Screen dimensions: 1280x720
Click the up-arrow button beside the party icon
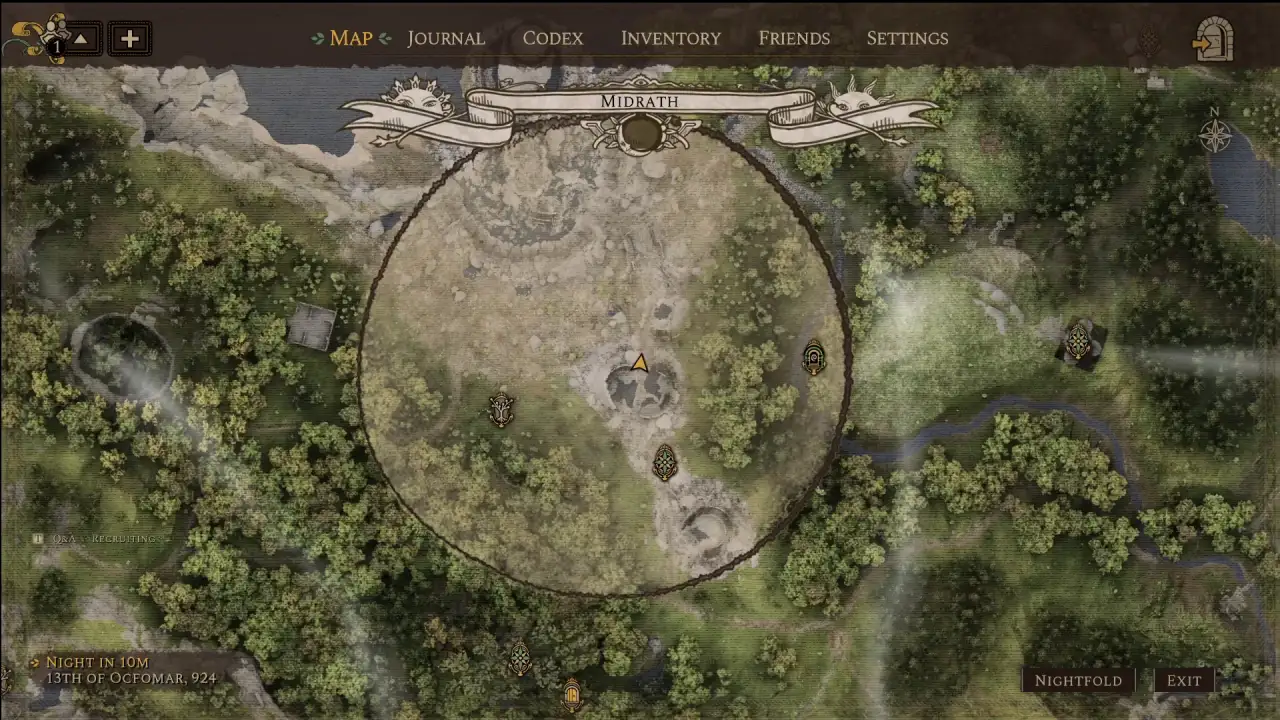click(81, 39)
